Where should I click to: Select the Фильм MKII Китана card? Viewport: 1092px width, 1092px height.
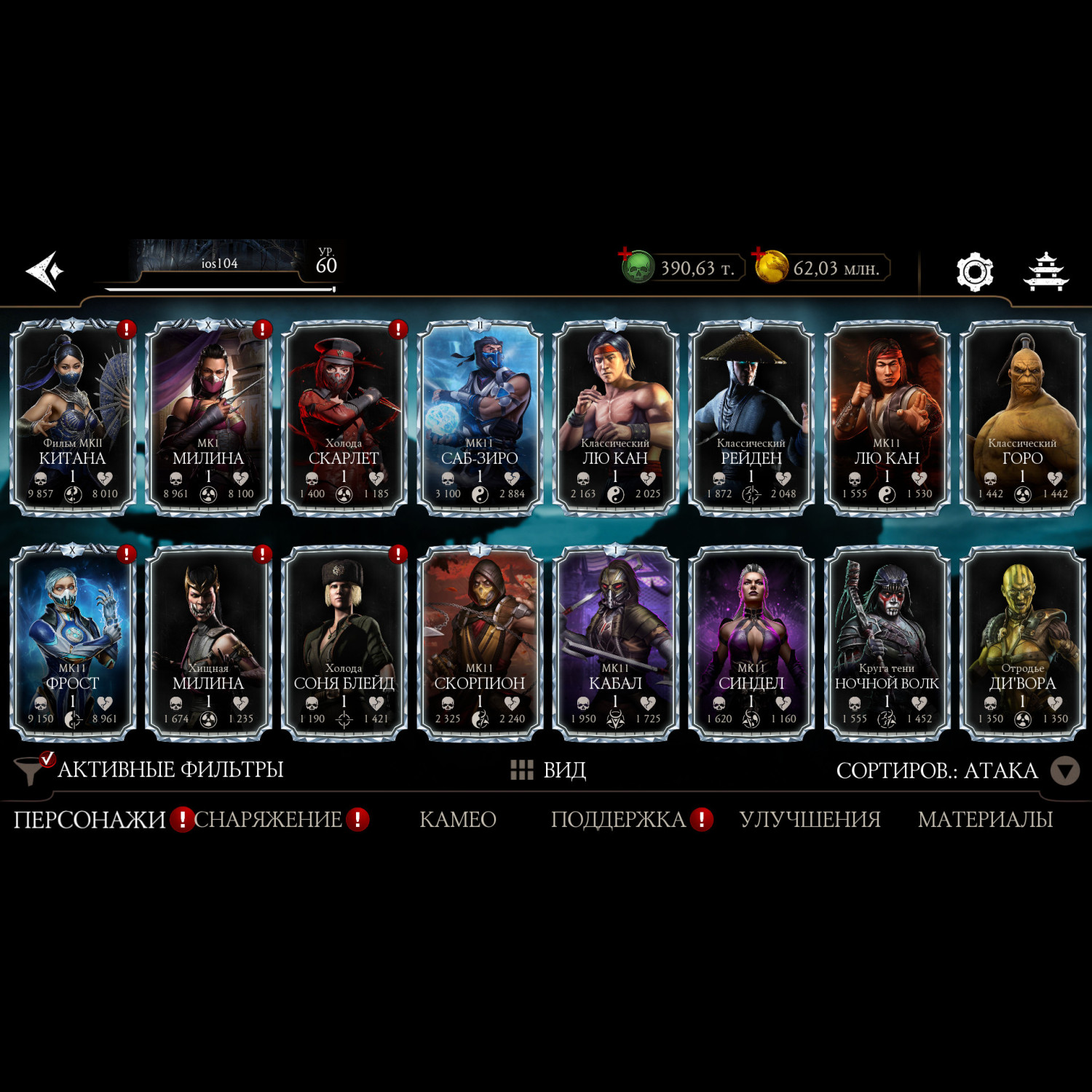tap(72, 417)
